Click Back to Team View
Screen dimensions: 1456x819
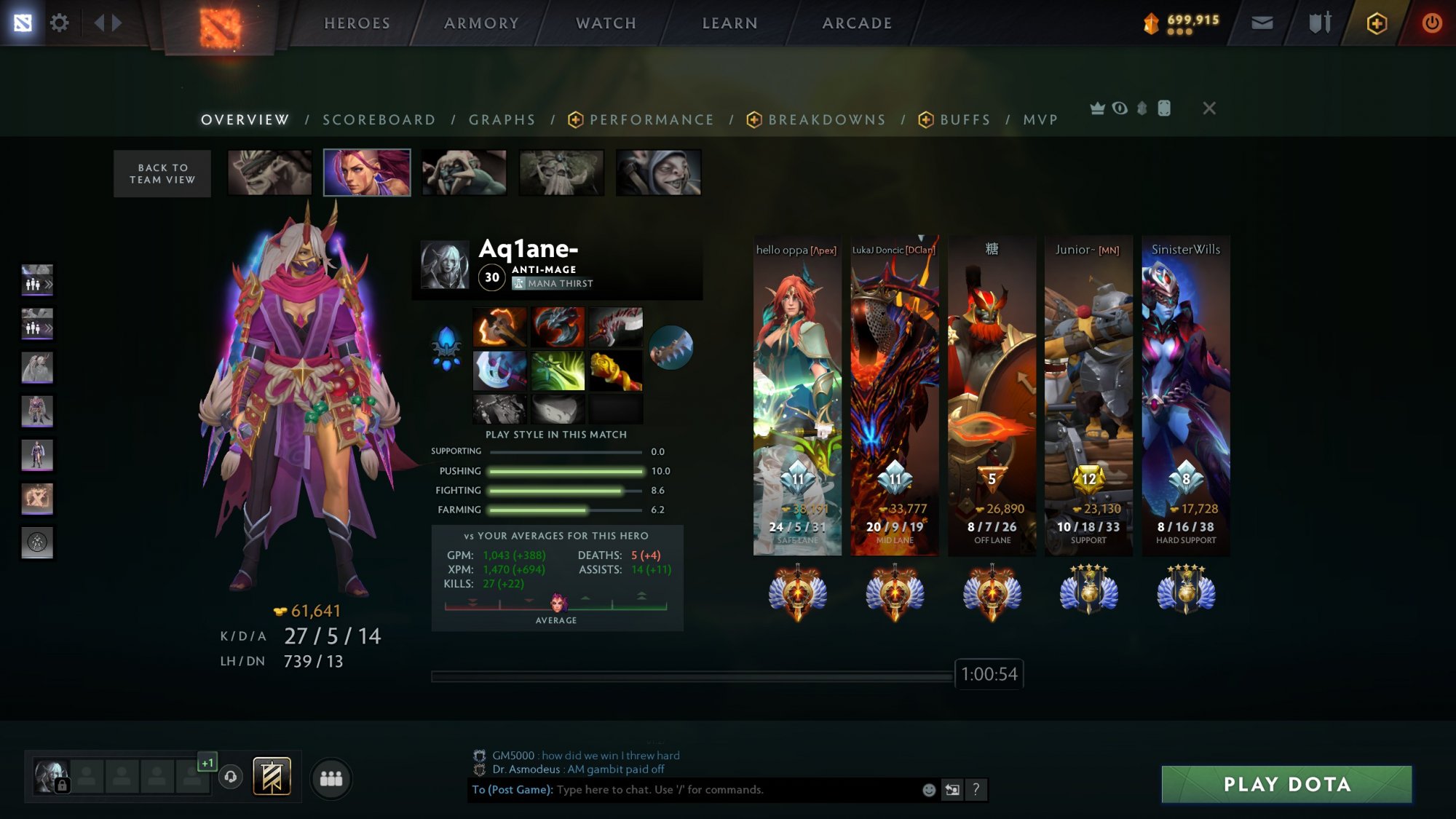click(x=162, y=174)
